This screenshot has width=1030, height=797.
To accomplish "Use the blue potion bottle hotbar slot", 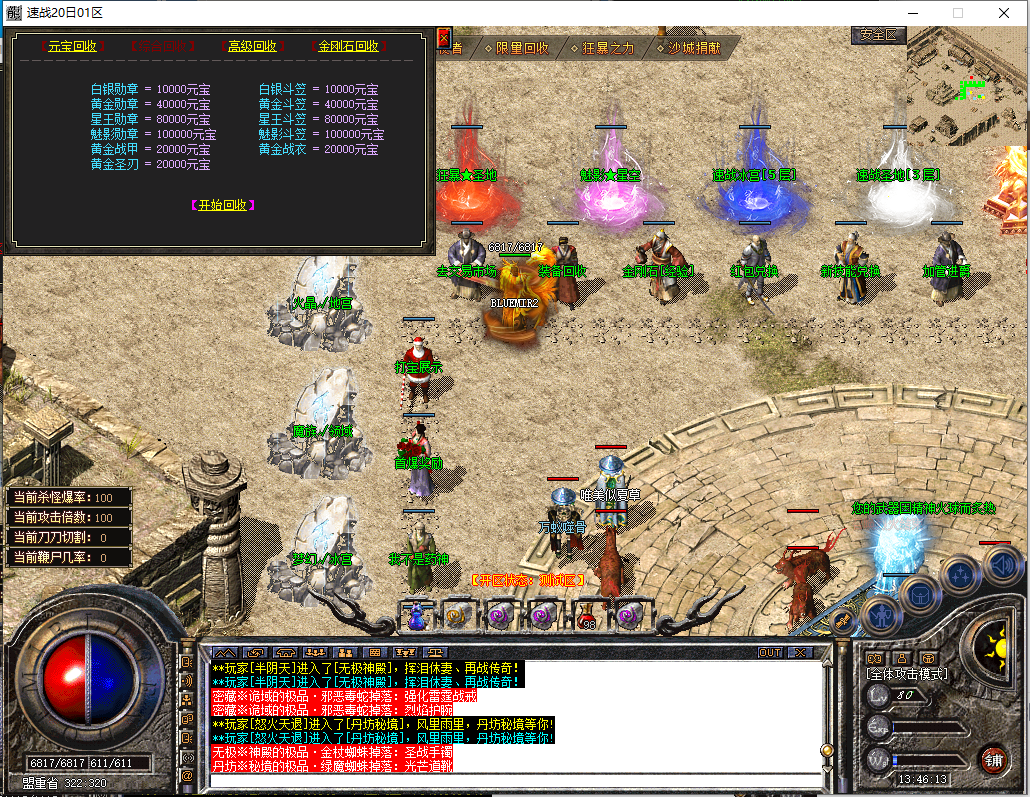I will pos(416,616).
